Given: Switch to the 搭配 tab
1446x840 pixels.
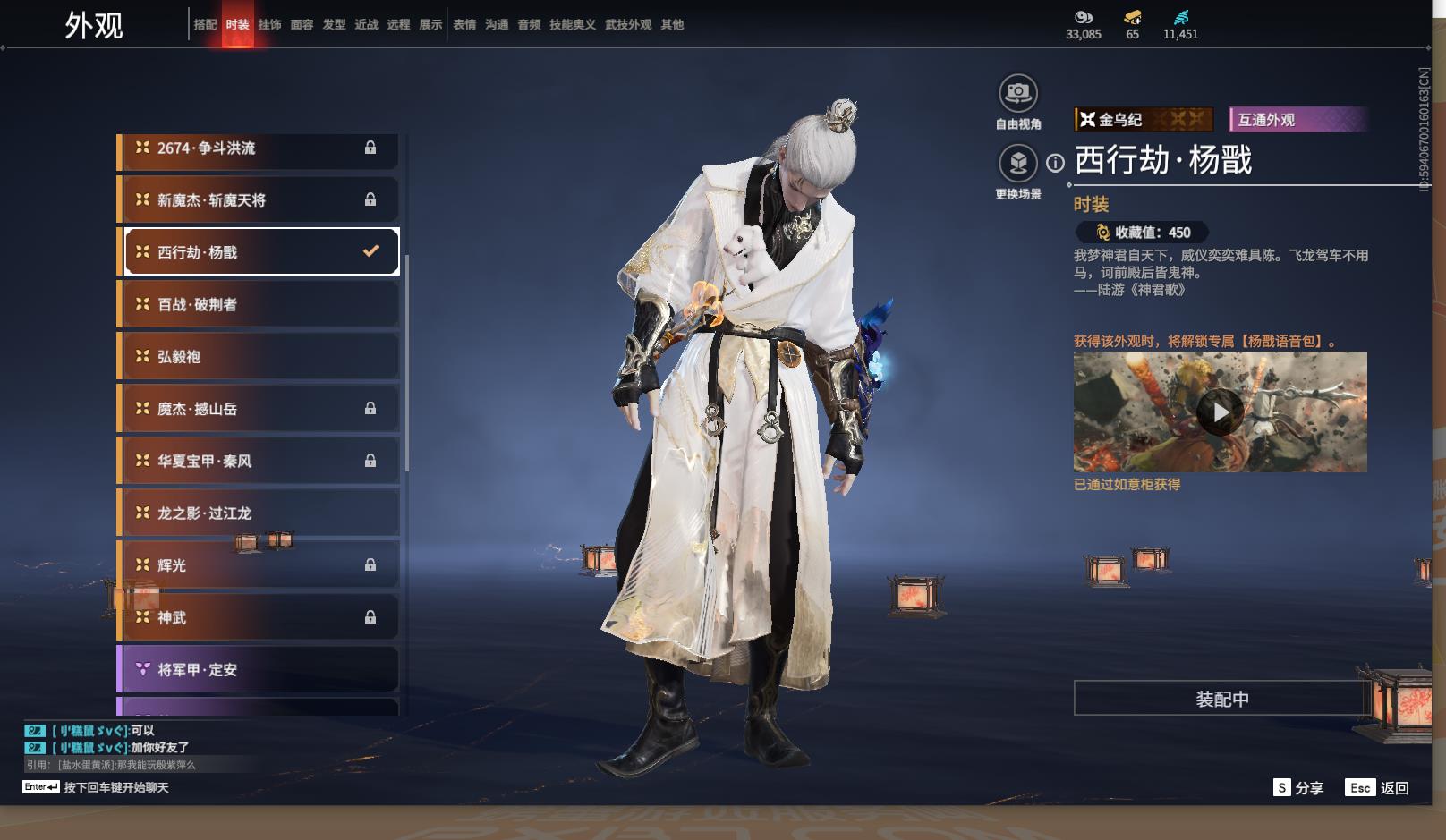Looking at the screenshot, I should coord(205,25).
